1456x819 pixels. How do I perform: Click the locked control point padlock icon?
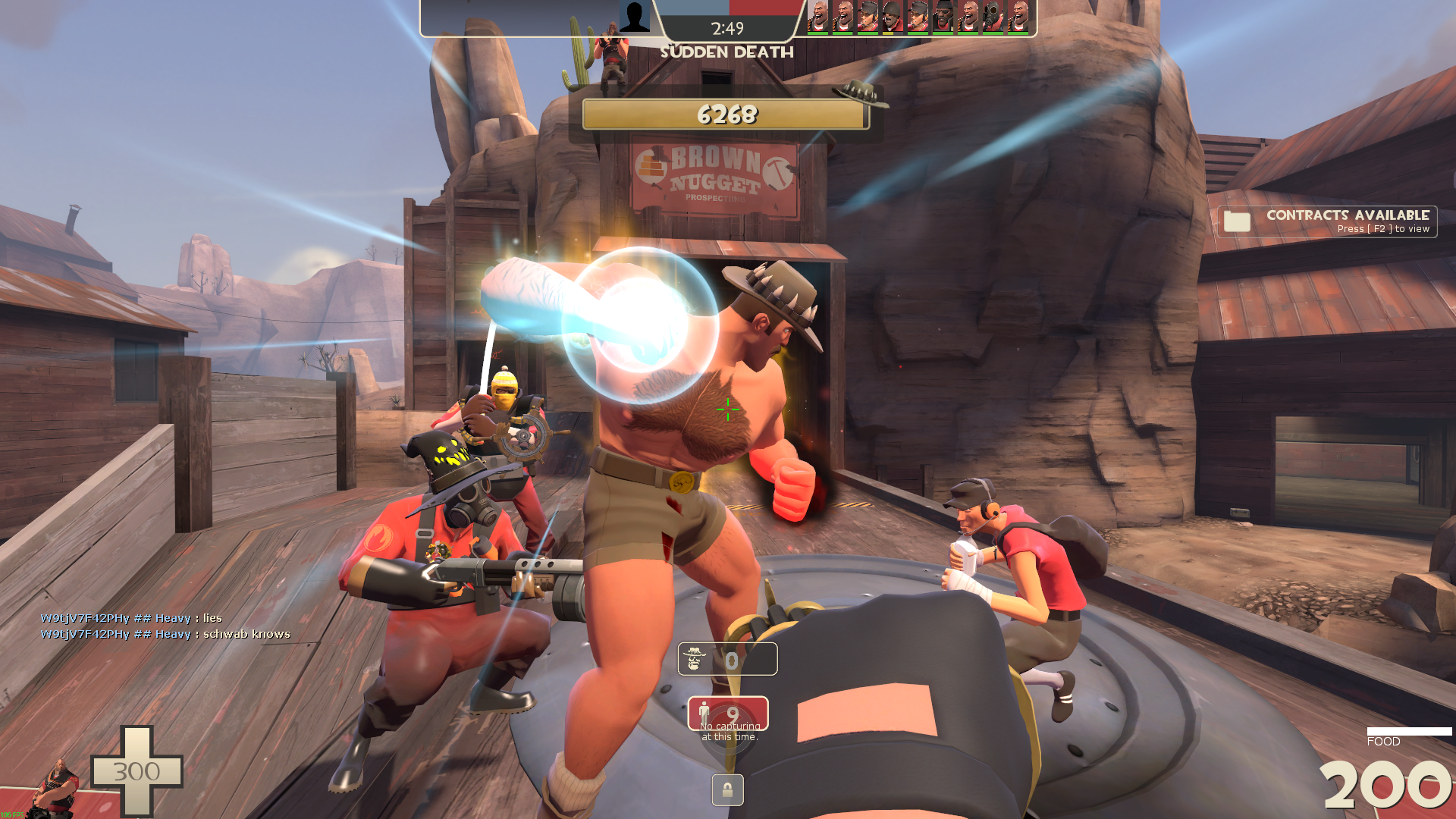pyautogui.click(x=727, y=790)
